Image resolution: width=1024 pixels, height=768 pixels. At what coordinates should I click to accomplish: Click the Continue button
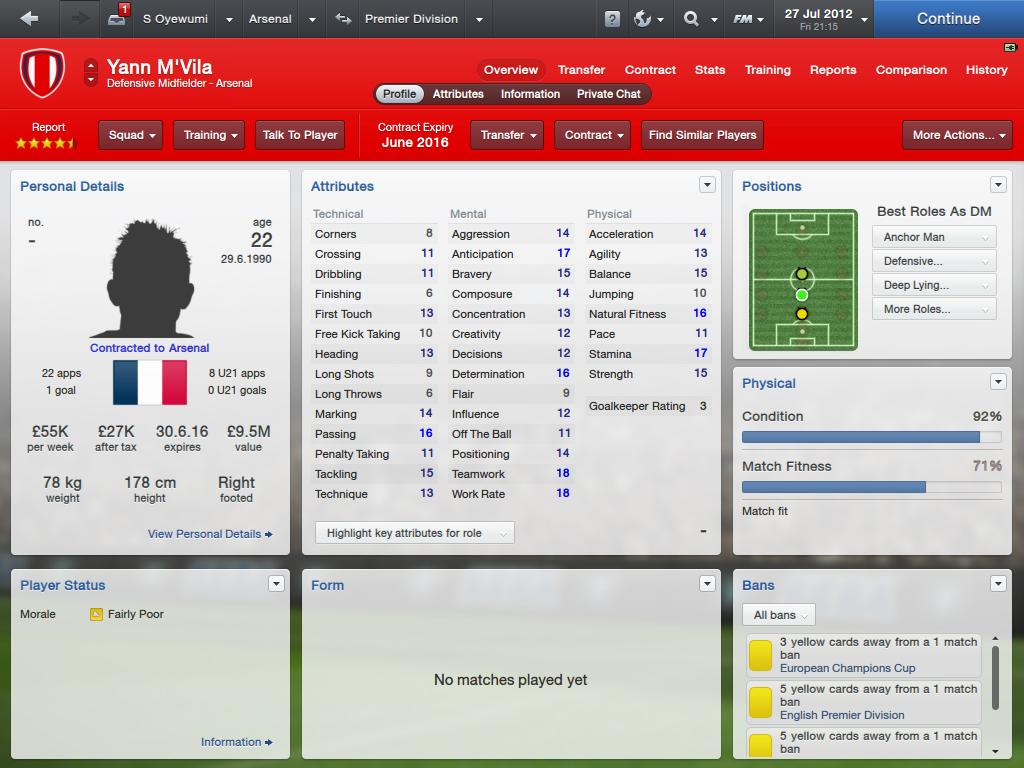(948, 19)
